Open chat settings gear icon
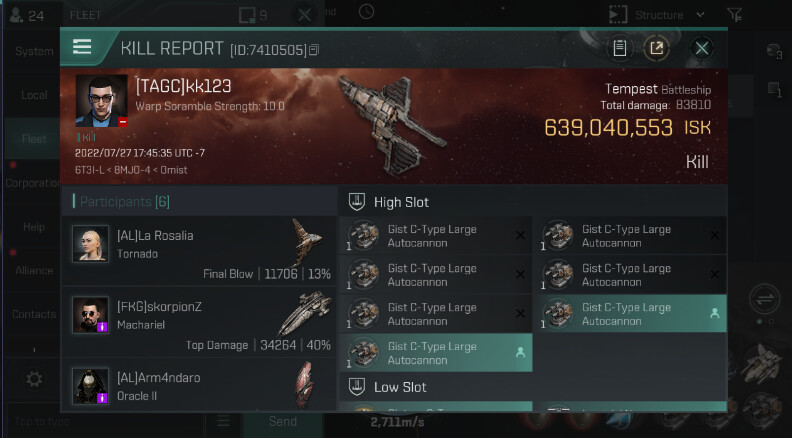The width and height of the screenshot is (792, 438). tap(34, 379)
